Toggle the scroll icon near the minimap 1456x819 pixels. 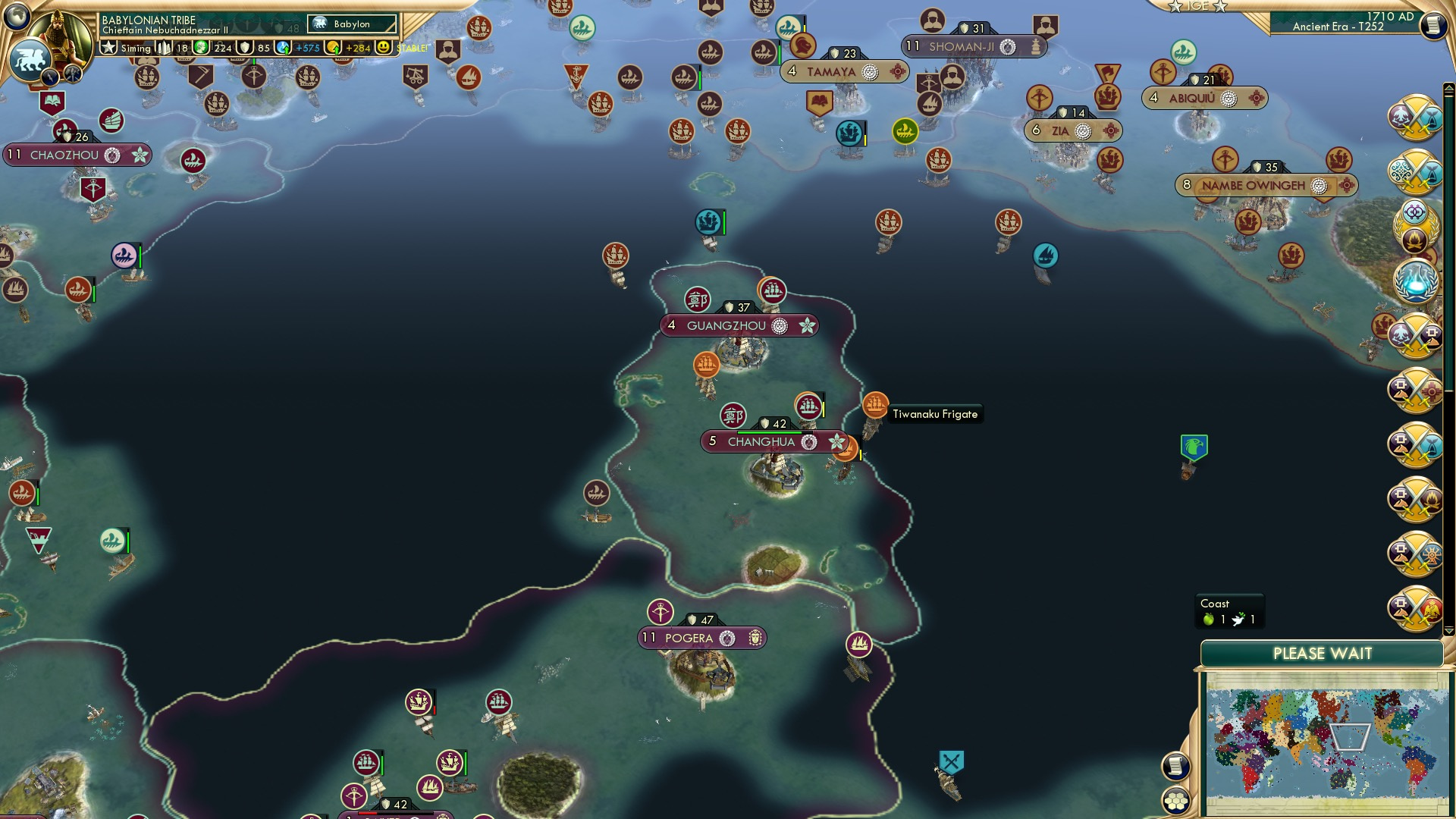[1176, 766]
